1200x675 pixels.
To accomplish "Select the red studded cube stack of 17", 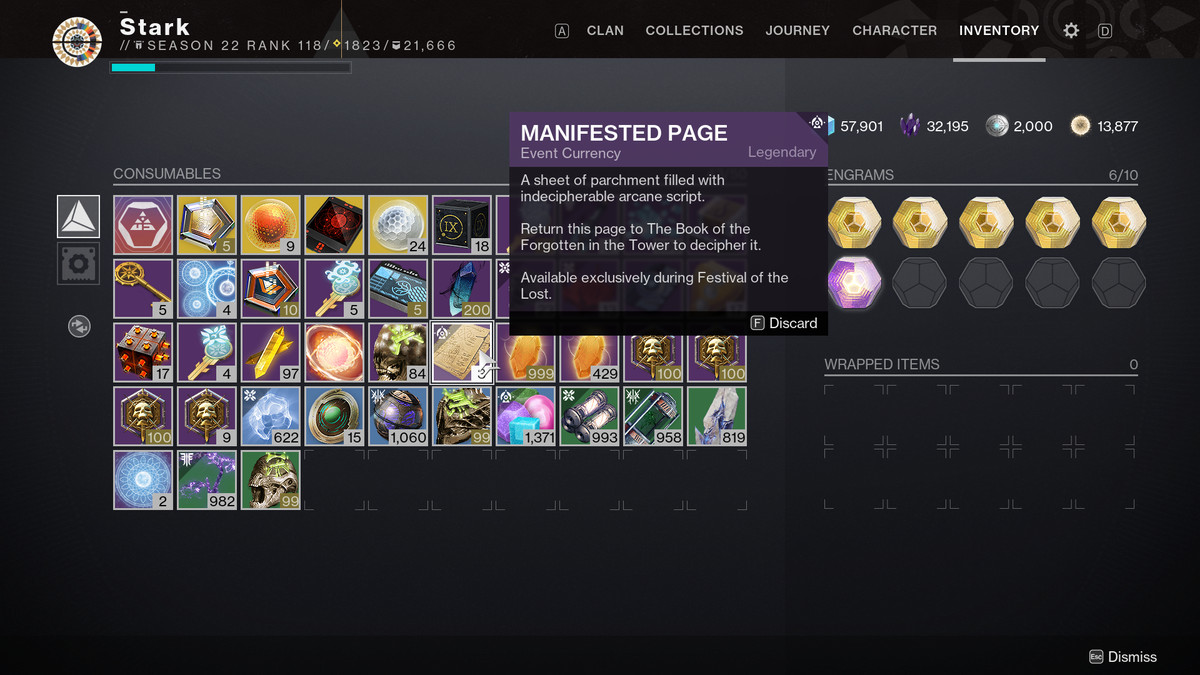I will pyautogui.click(x=143, y=352).
